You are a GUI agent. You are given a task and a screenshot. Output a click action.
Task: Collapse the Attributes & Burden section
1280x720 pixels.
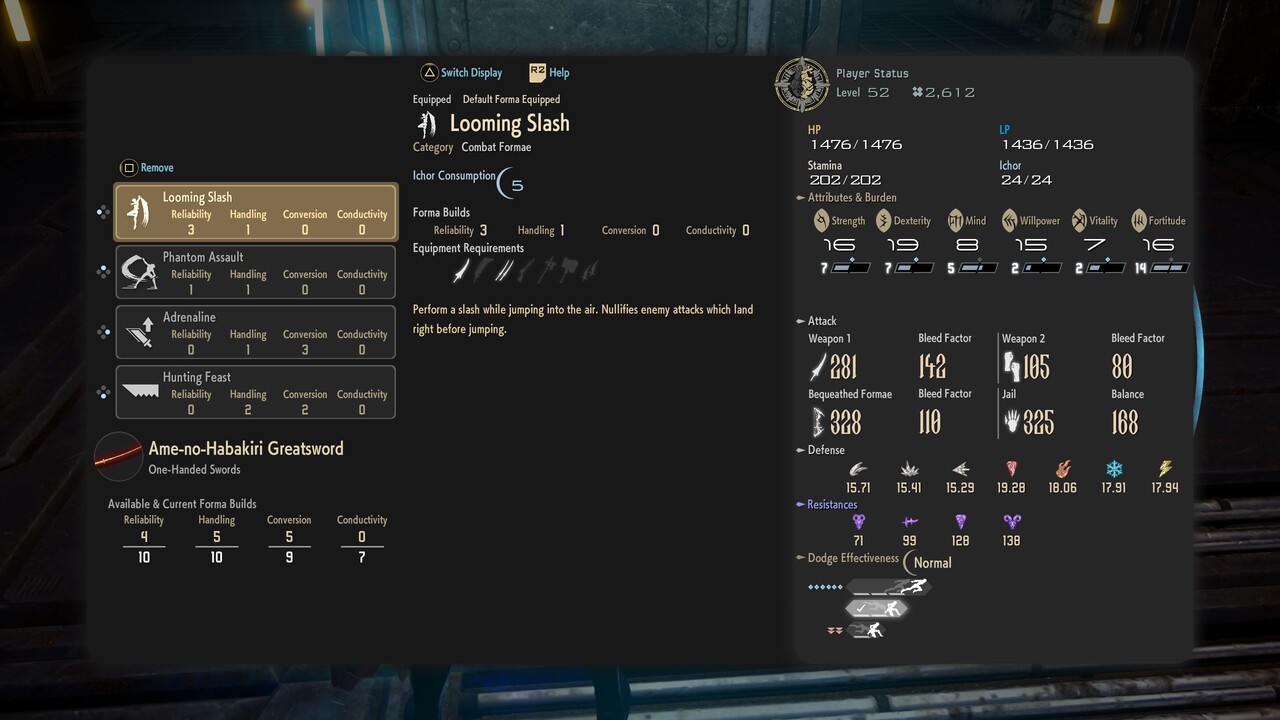[x=846, y=198]
